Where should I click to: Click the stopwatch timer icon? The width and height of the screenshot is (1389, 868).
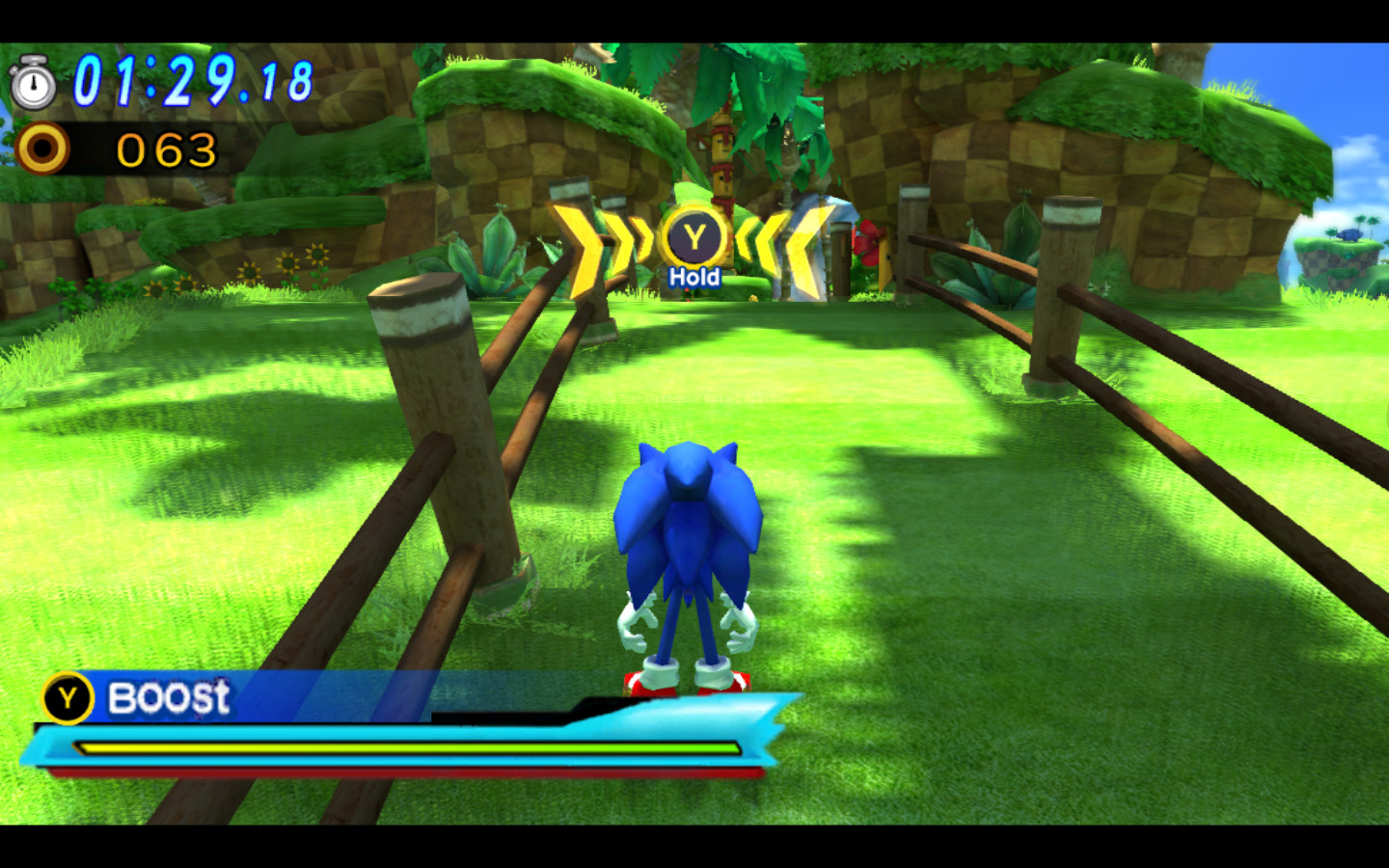34,86
